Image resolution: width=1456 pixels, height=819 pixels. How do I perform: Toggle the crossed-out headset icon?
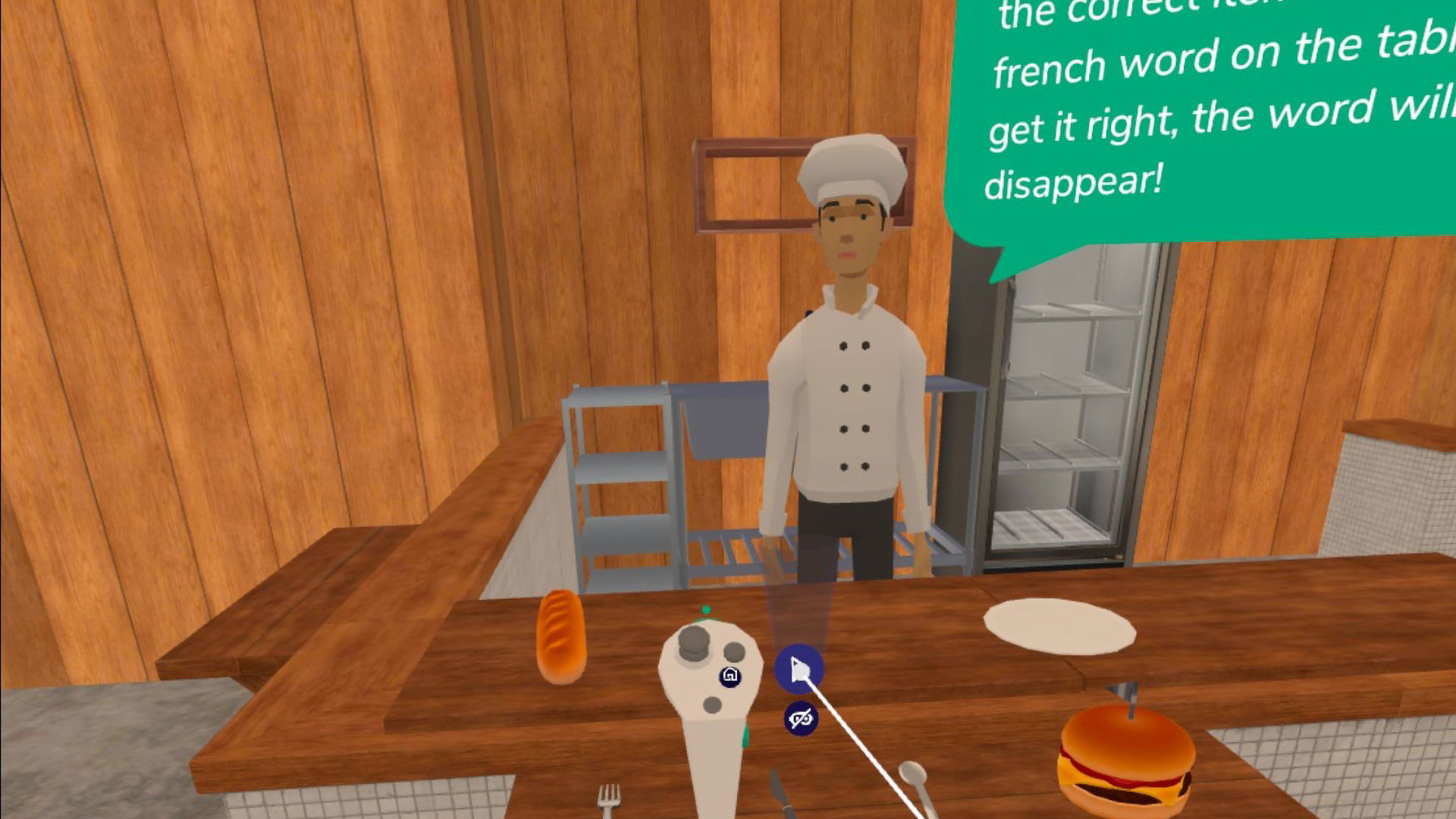(801, 717)
